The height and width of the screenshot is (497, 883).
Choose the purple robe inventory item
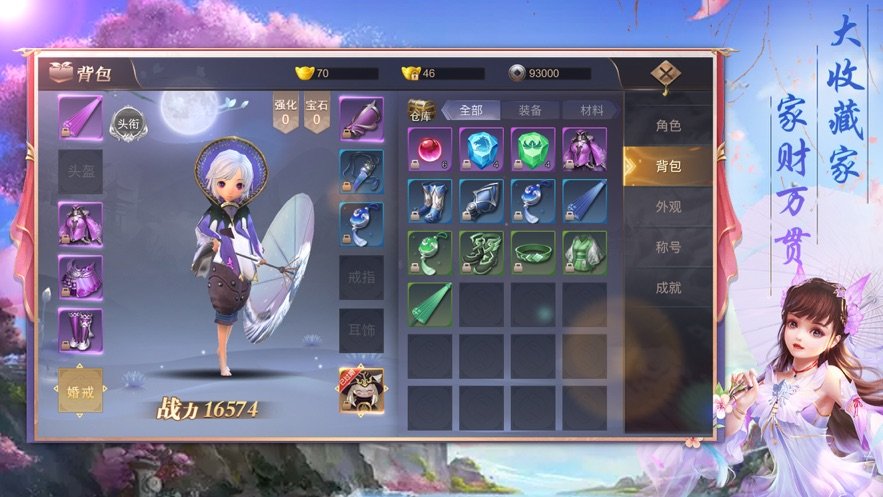click(x=584, y=148)
